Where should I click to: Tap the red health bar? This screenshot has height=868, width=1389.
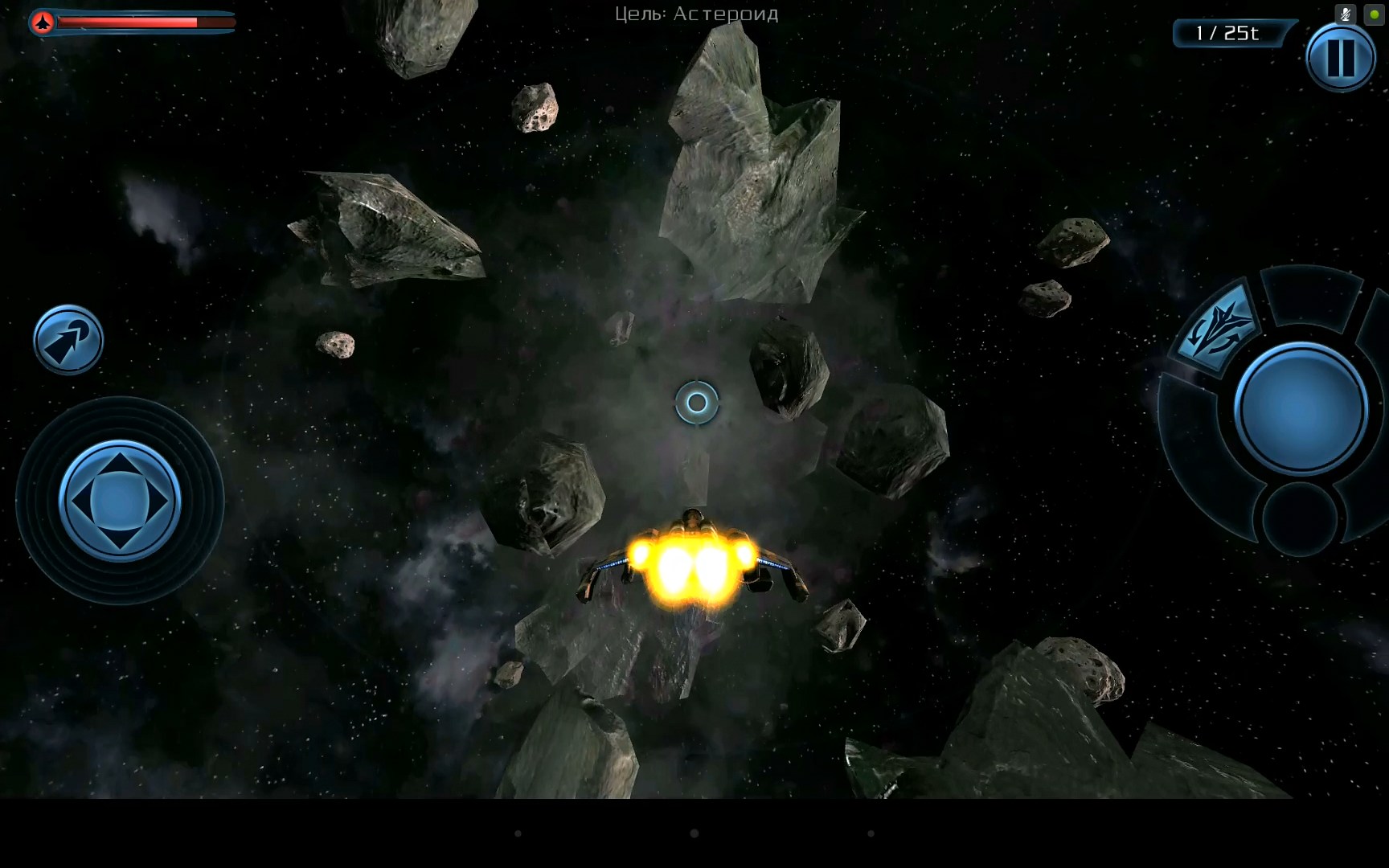click(x=129, y=22)
